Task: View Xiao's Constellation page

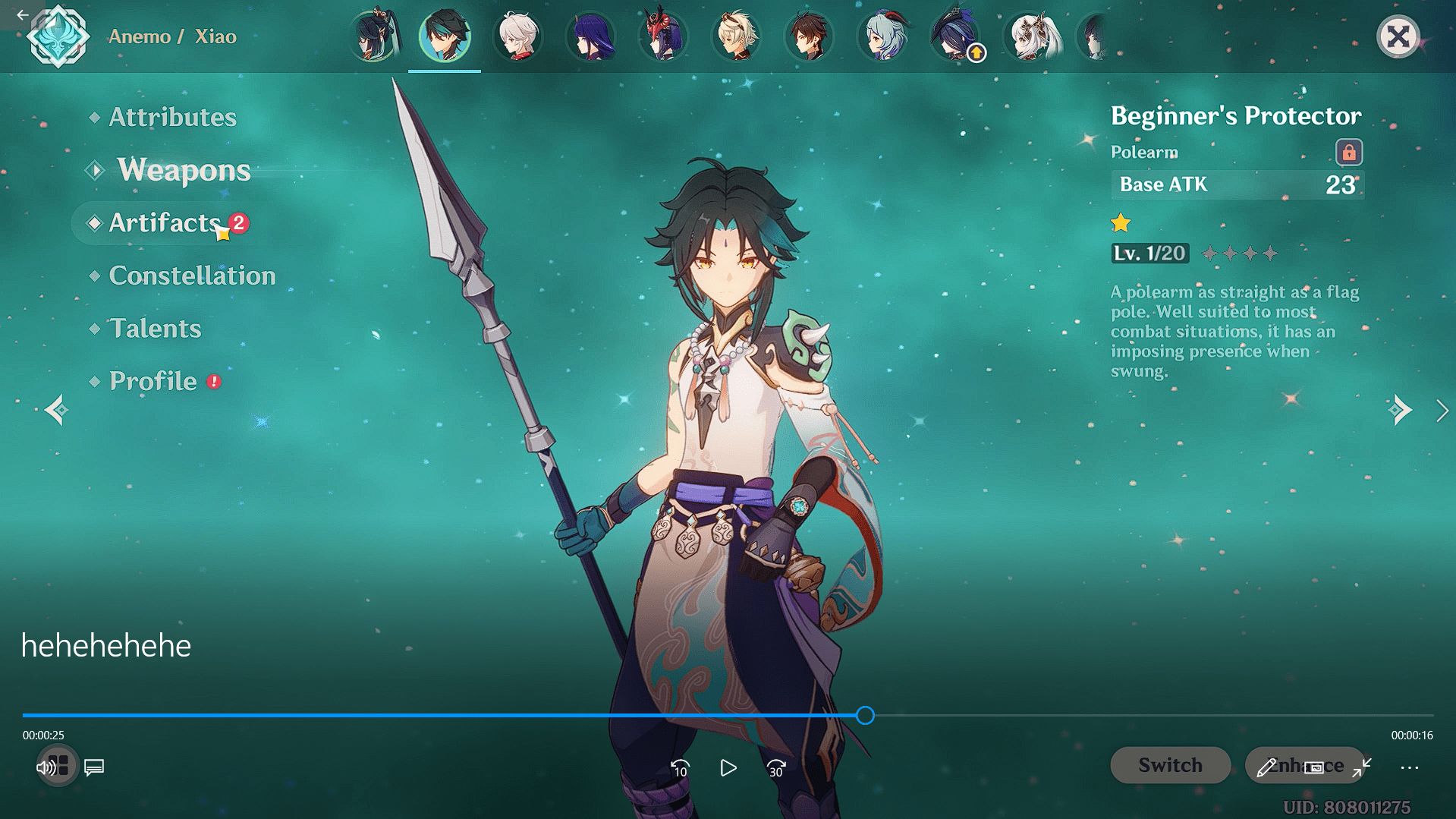Action: [x=192, y=276]
